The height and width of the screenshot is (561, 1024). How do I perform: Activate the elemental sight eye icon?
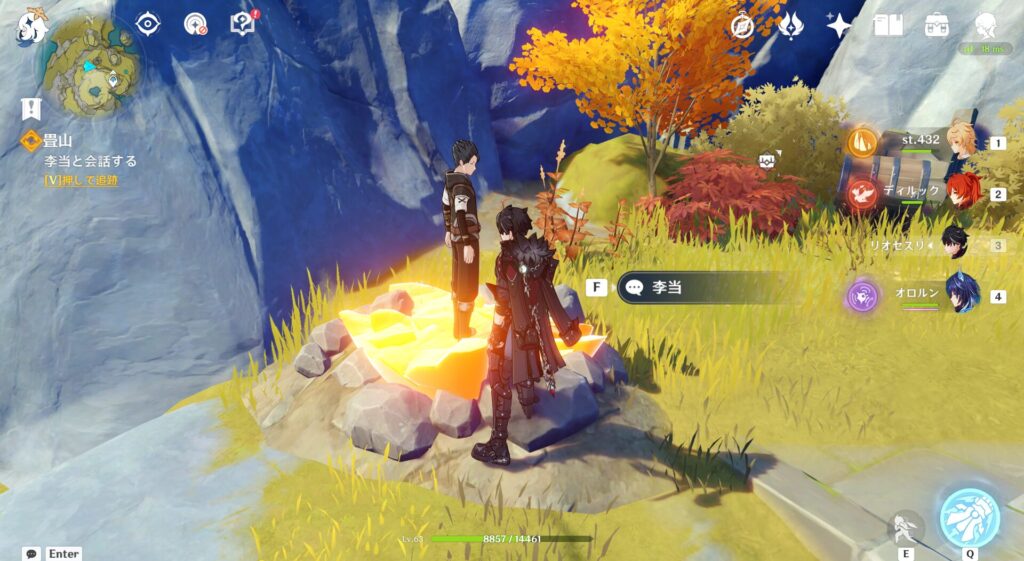[148, 24]
